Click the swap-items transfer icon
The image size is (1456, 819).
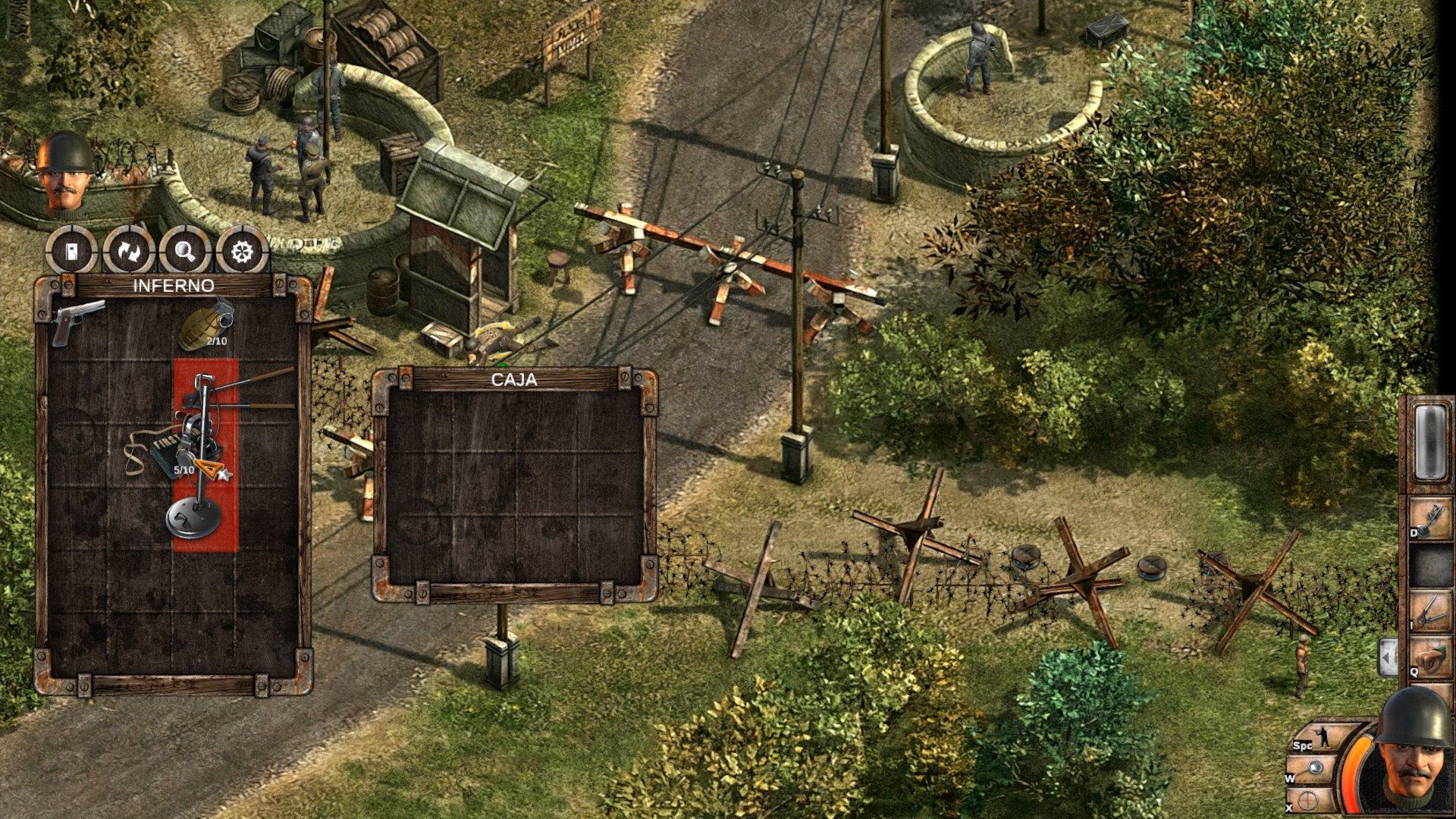[128, 253]
